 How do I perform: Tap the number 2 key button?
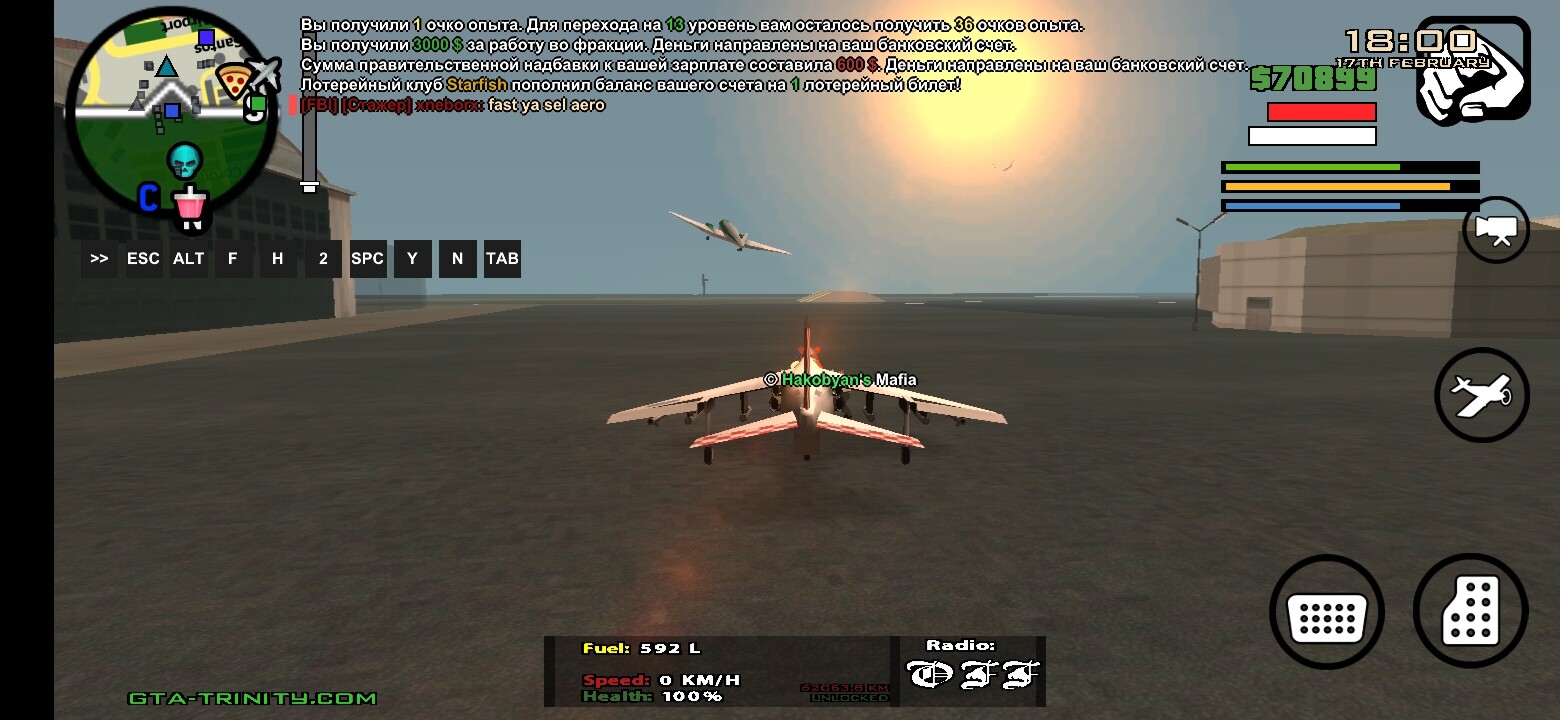(323, 259)
